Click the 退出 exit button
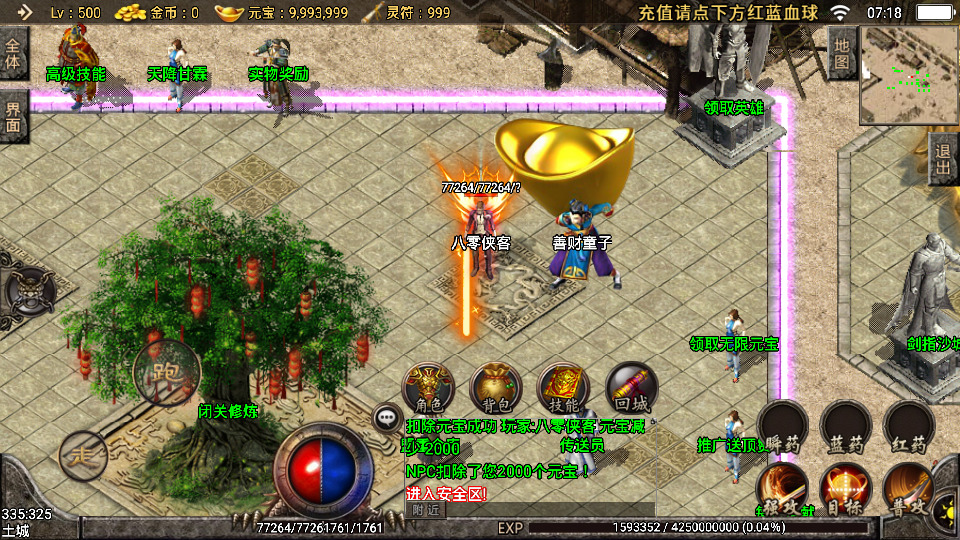Viewport: 960px width, 540px height. click(943, 160)
